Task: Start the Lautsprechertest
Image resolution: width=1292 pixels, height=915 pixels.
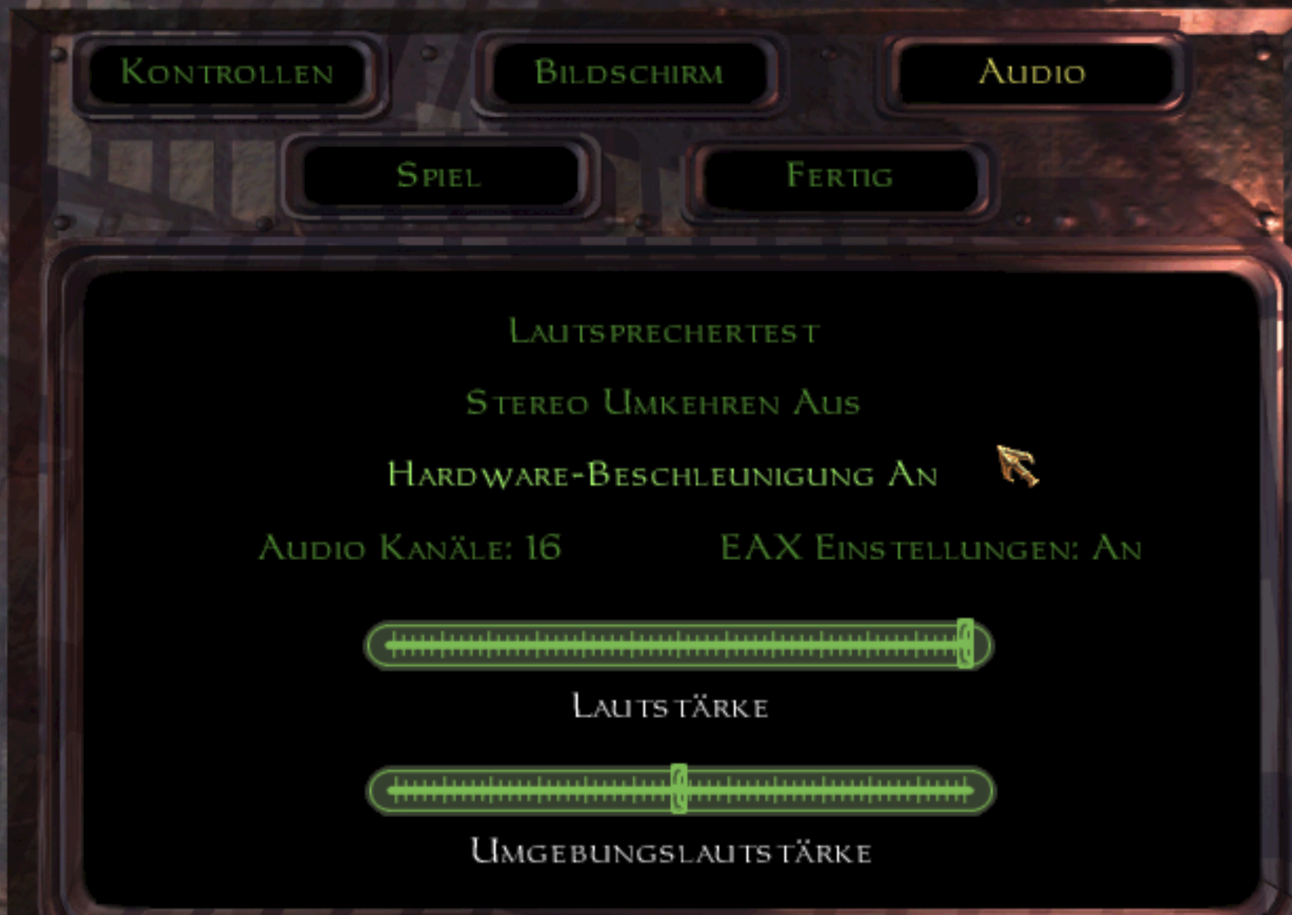Action: point(664,332)
